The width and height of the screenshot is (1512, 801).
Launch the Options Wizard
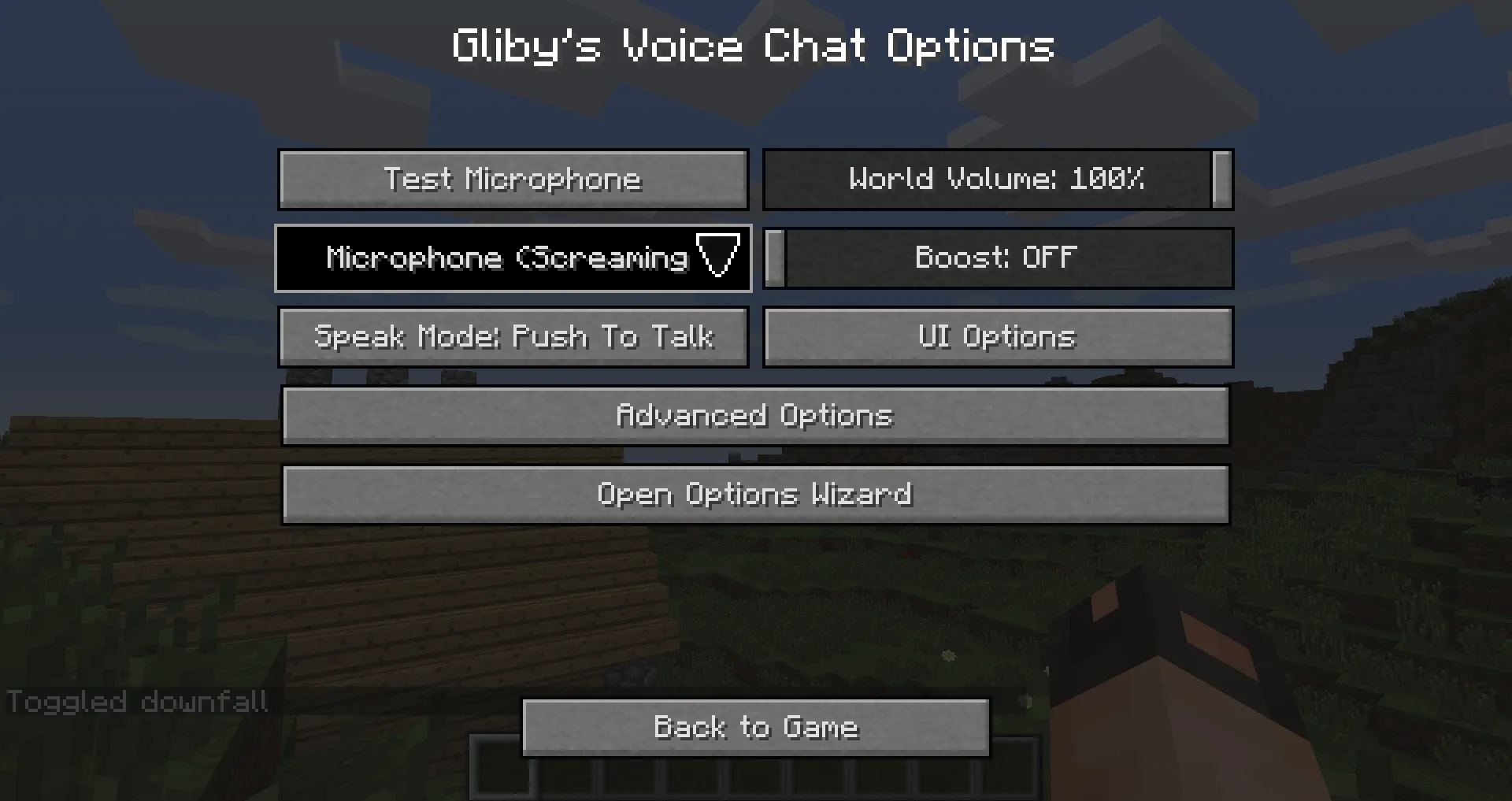pos(754,494)
